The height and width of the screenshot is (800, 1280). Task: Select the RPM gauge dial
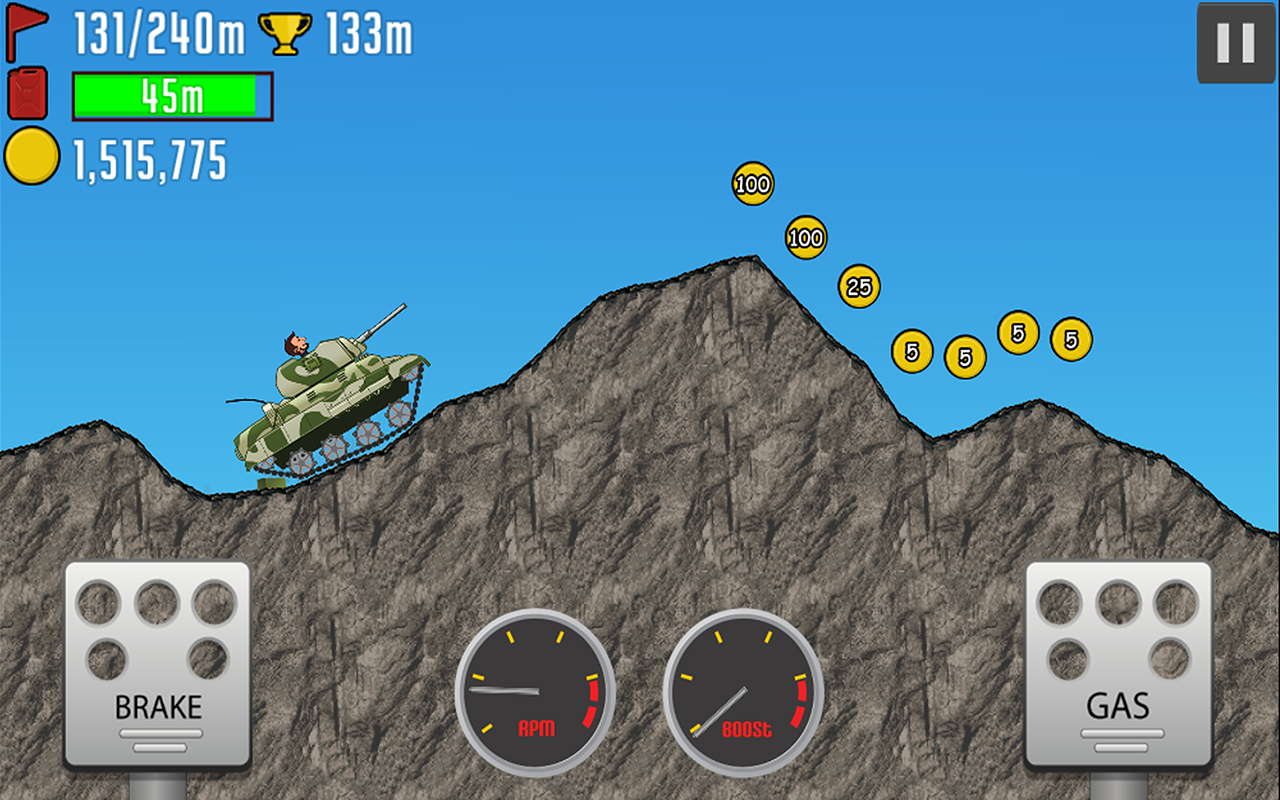538,690
